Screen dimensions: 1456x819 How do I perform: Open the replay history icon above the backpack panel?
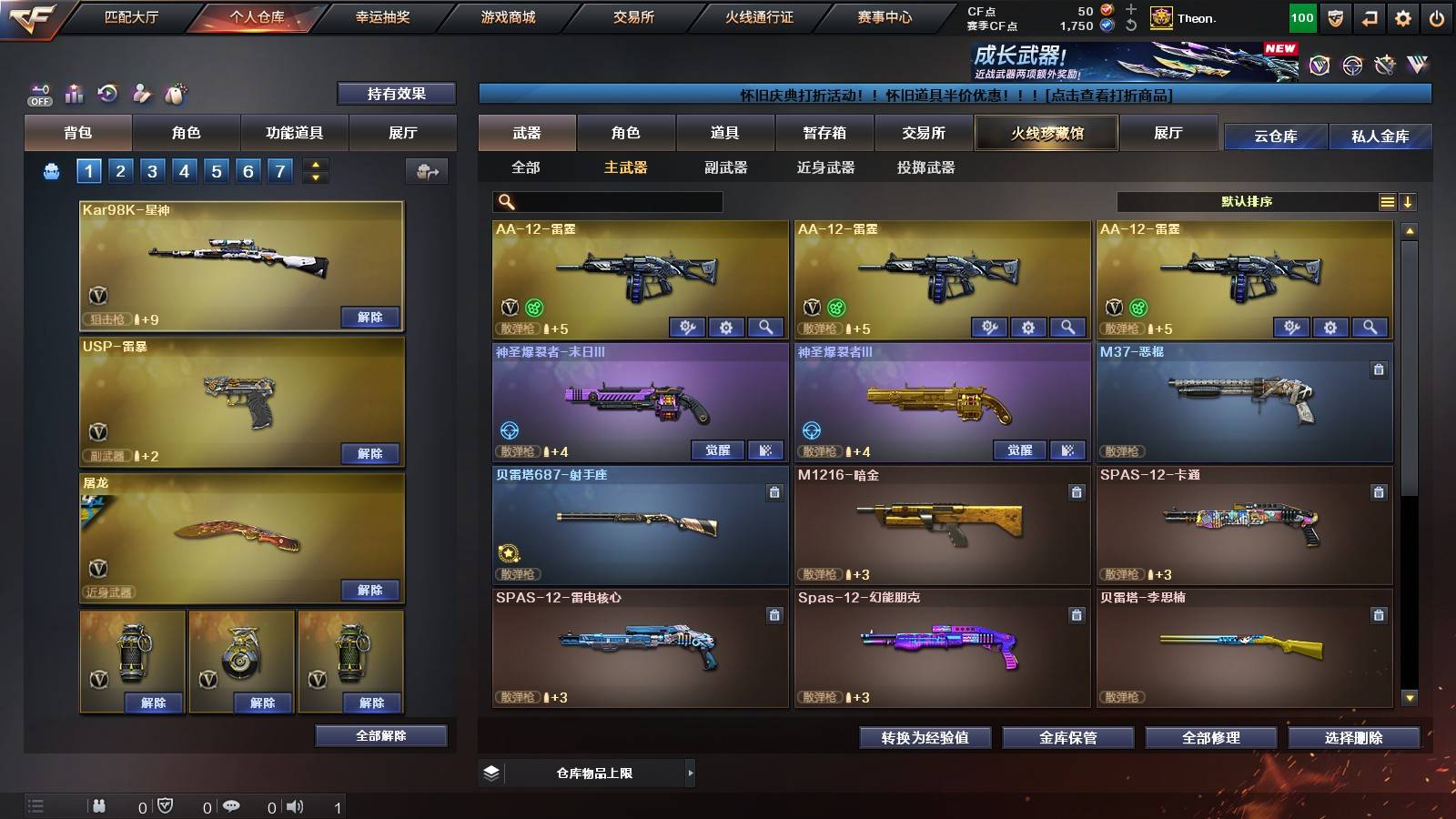107,92
